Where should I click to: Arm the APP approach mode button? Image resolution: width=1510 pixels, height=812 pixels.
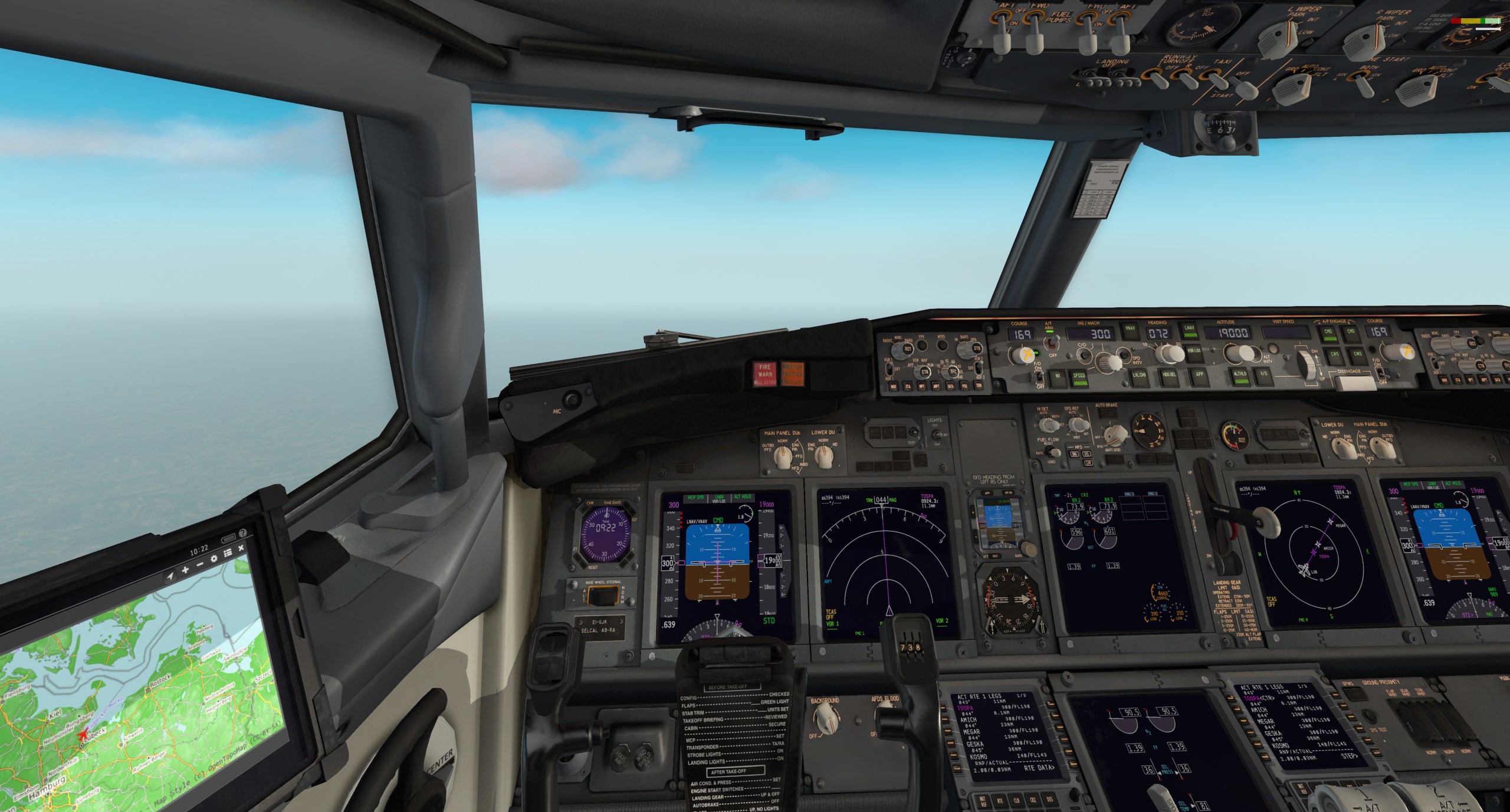pos(1199,374)
